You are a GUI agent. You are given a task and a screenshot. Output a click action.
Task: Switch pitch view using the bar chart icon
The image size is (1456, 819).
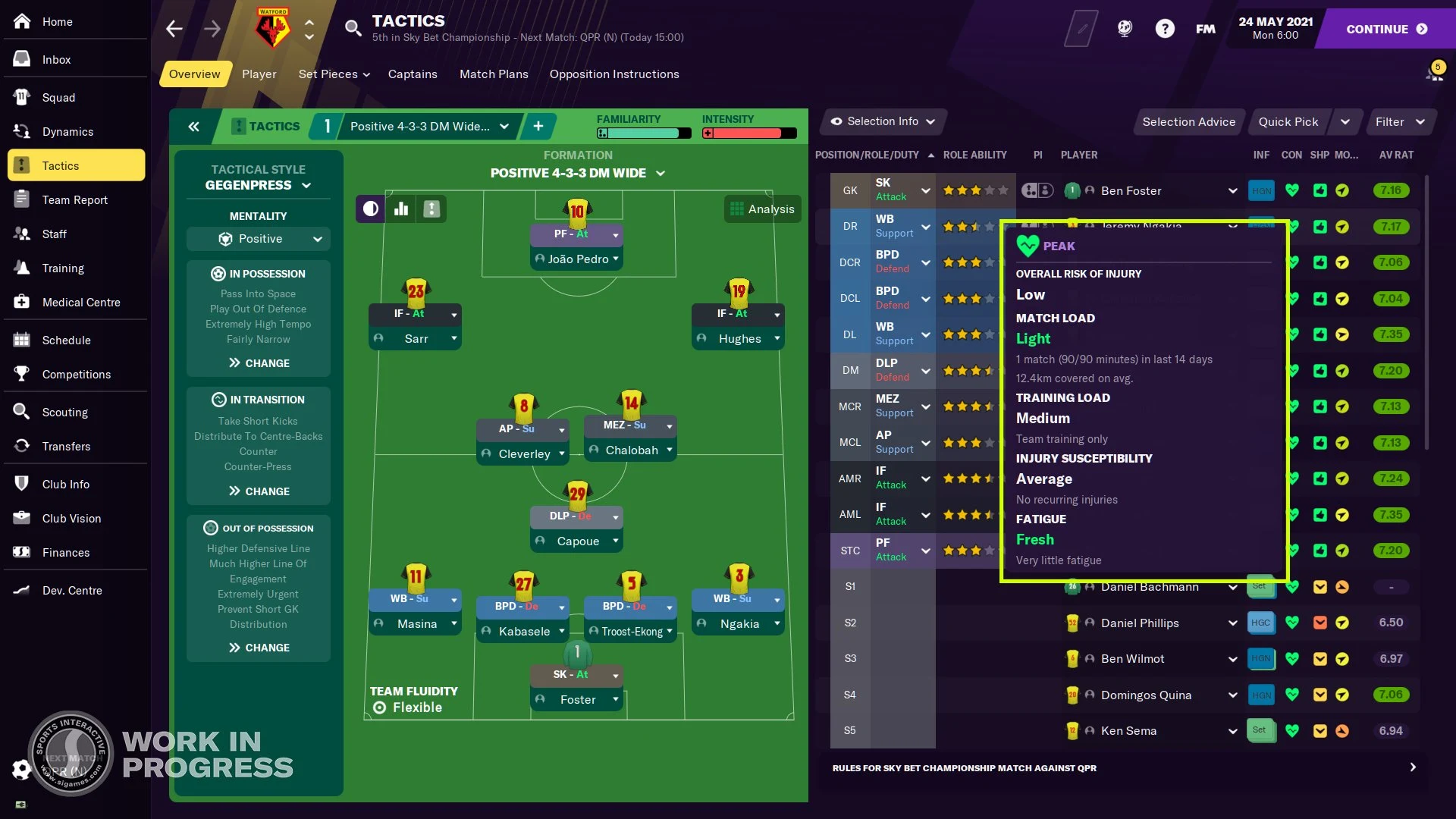coord(400,209)
